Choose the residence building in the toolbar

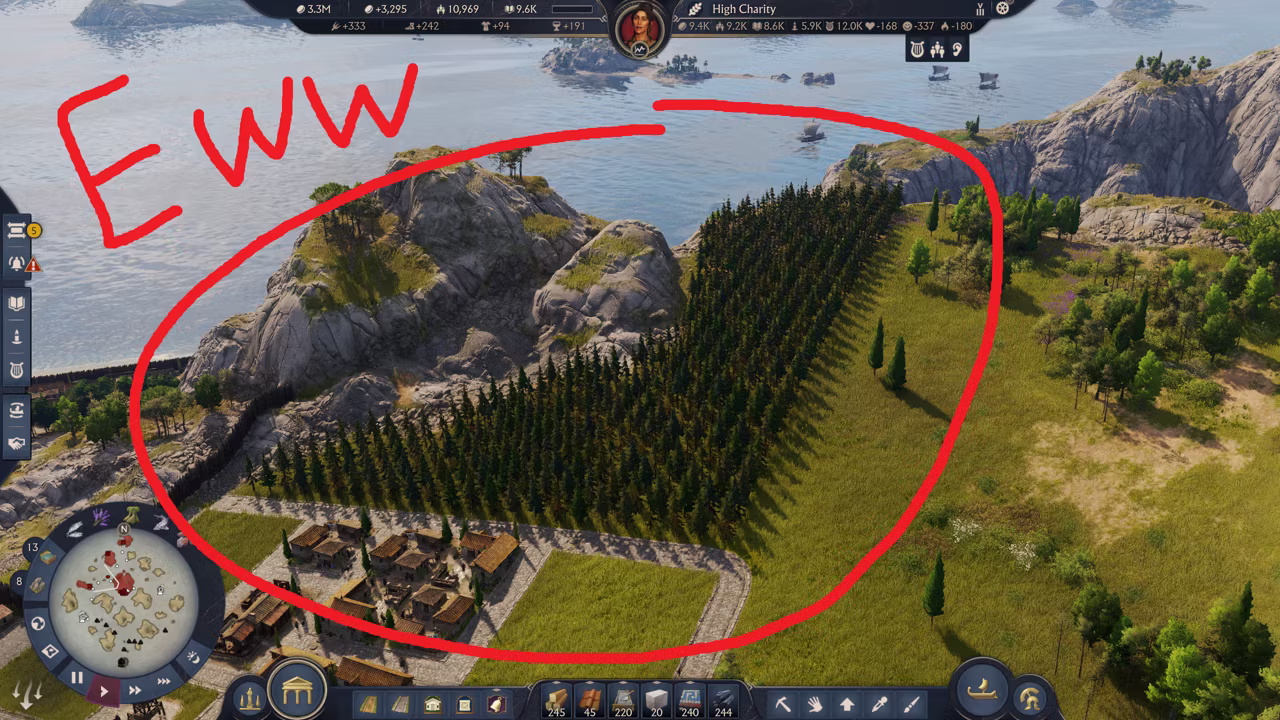[x=433, y=703]
